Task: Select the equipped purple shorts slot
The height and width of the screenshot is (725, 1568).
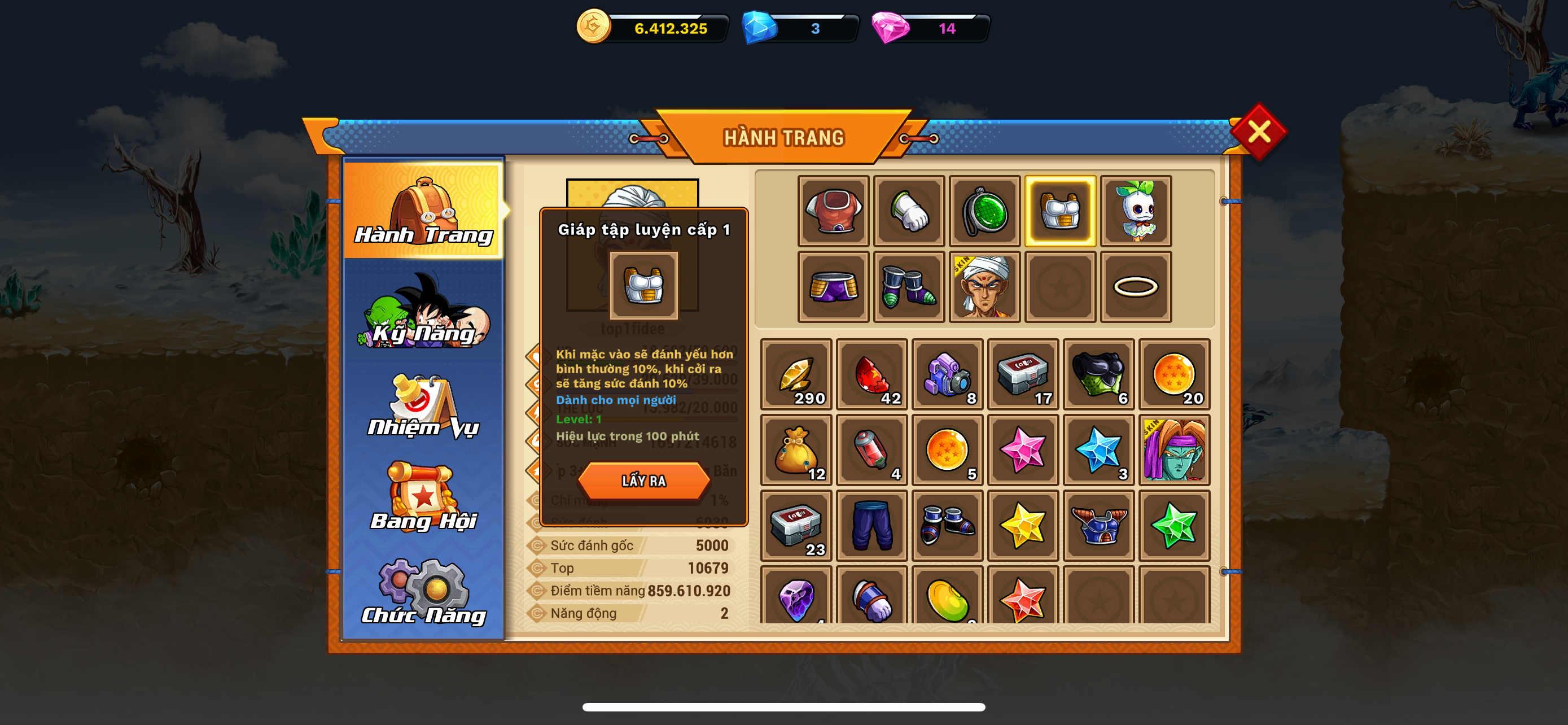Action: tap(833, 287)
